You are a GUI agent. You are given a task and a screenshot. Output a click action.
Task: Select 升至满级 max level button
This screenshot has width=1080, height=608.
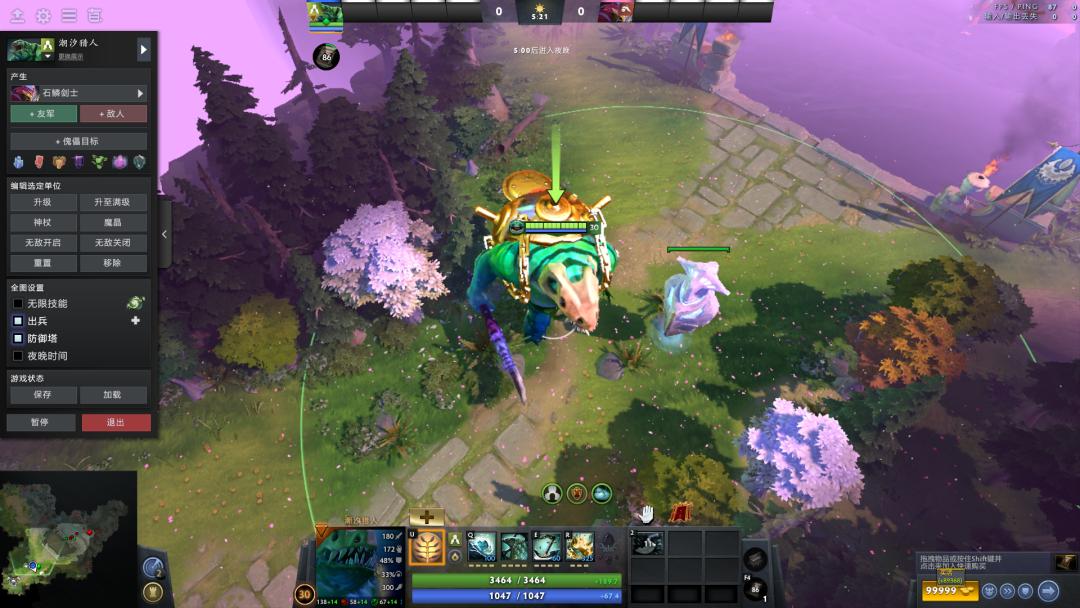tap(113, 202)
